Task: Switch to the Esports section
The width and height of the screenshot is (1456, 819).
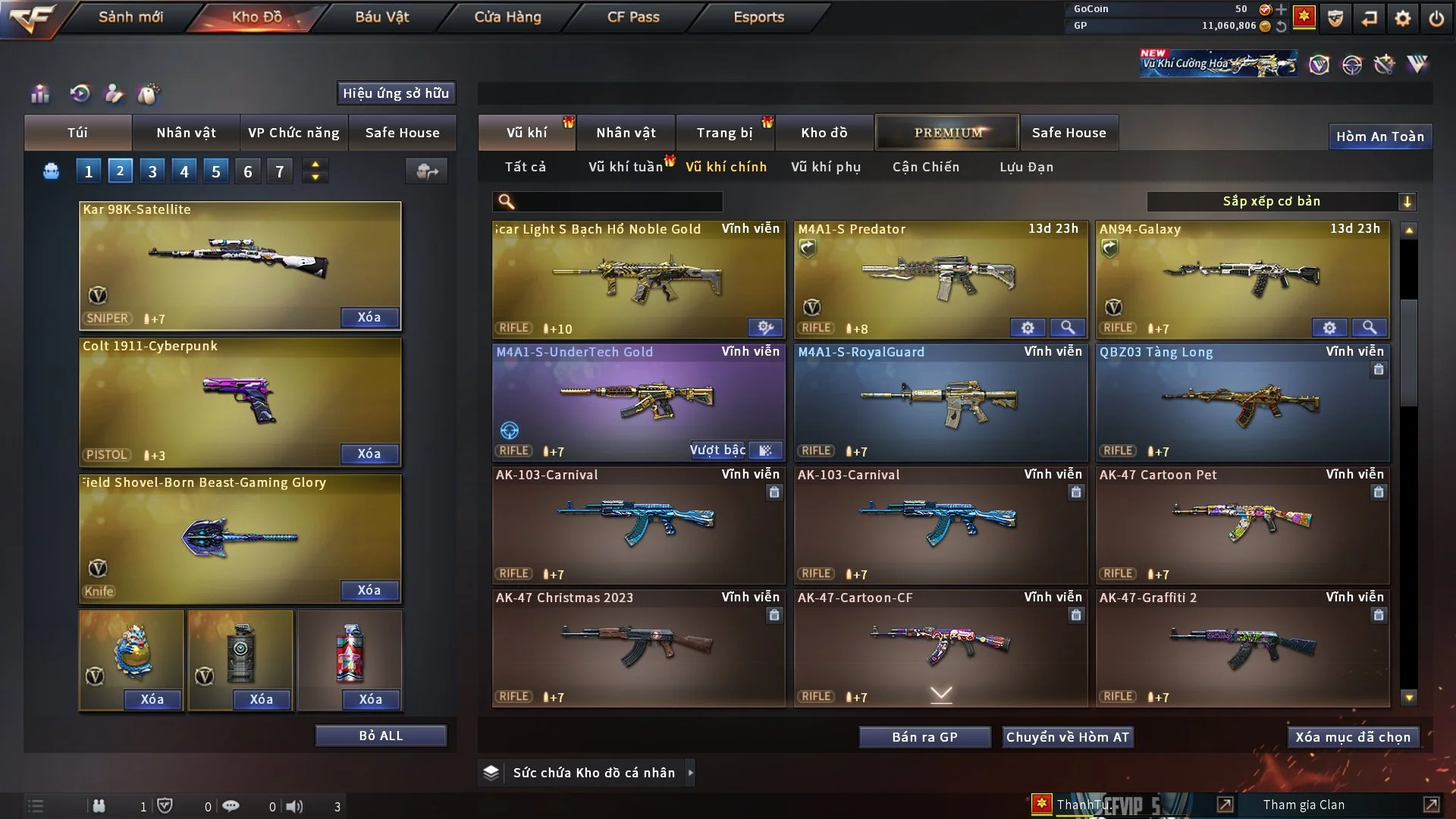Action: click(x=758, y=17)
